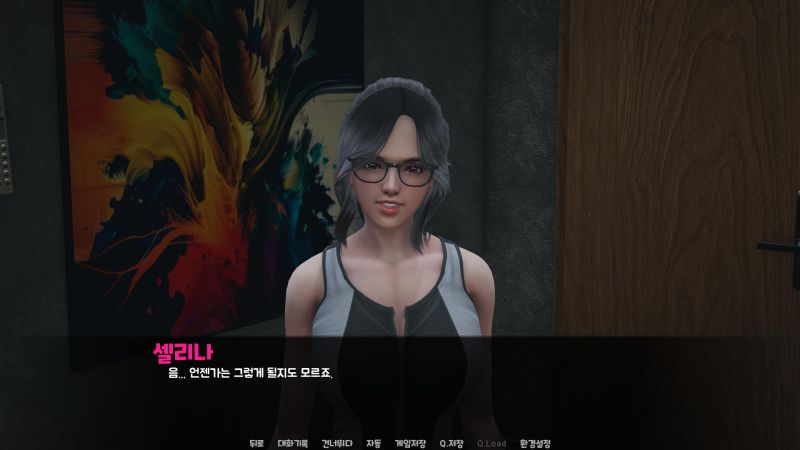The image size is (800, 450).
Task: Activate 건너뛰다 to skip dialogue
Action: click(x=336, y=443)
